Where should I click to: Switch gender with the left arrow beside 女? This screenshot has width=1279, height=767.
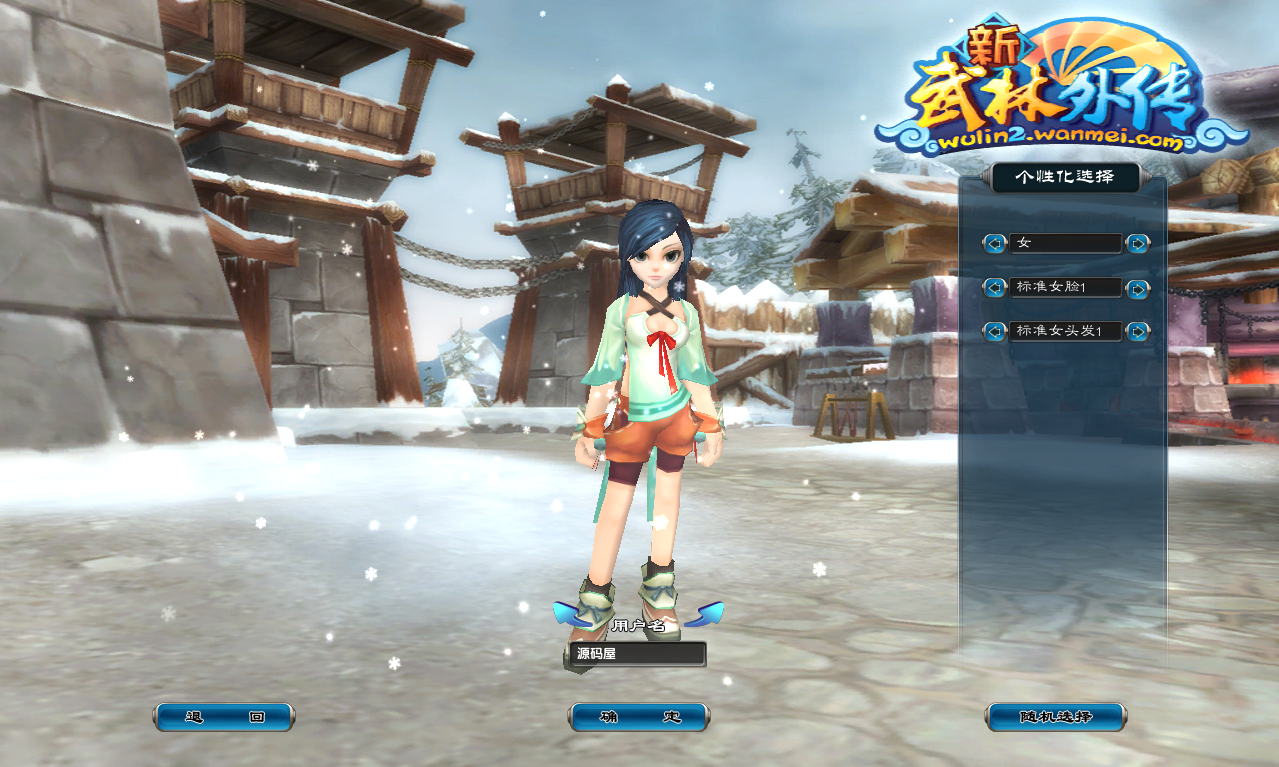(994, 243)
